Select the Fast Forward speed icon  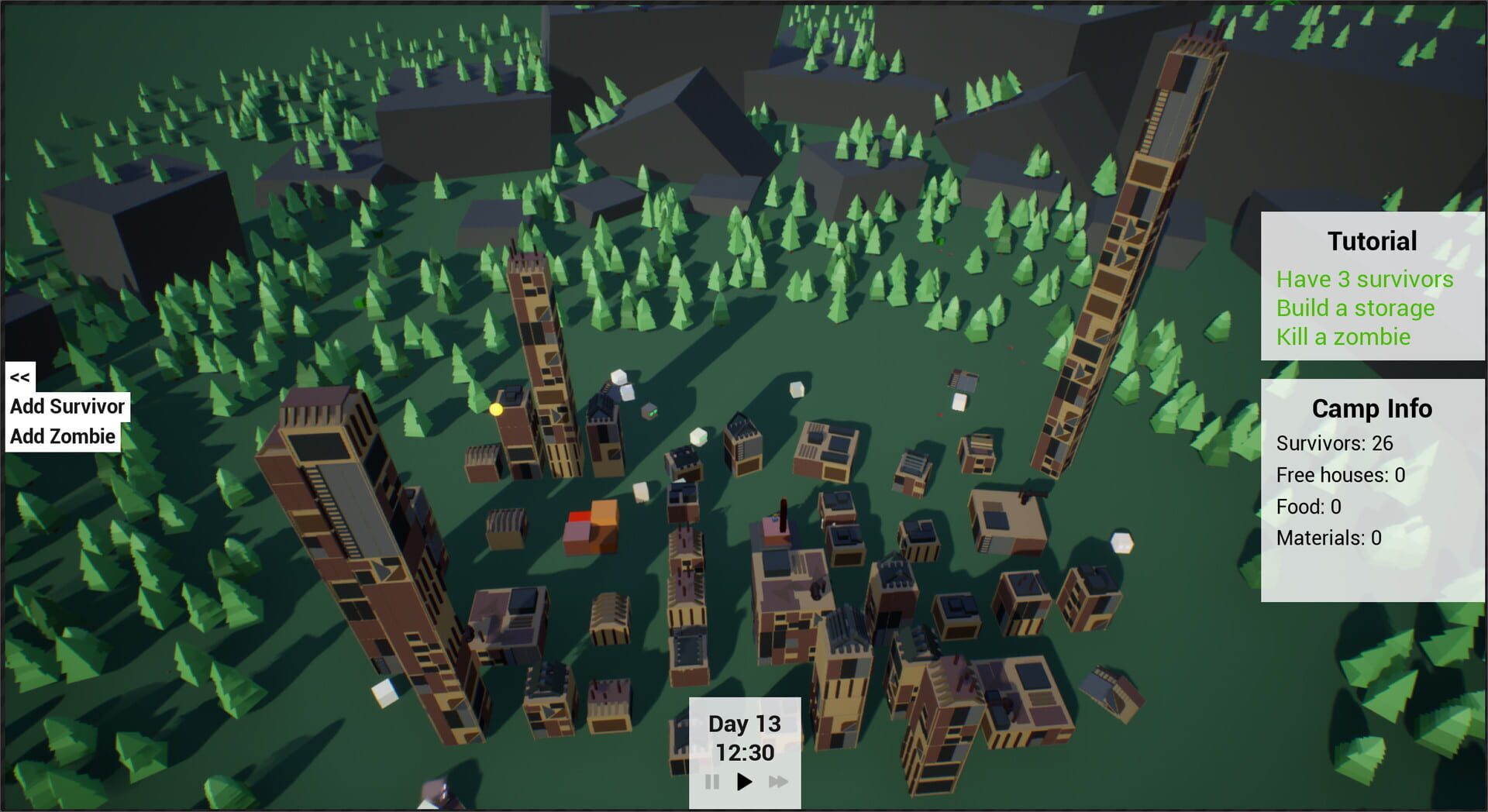click(x=777, y=783)
